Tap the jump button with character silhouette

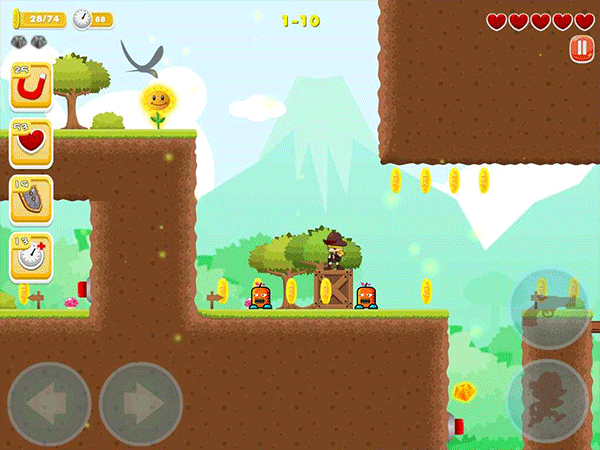[x=548, y=400]
